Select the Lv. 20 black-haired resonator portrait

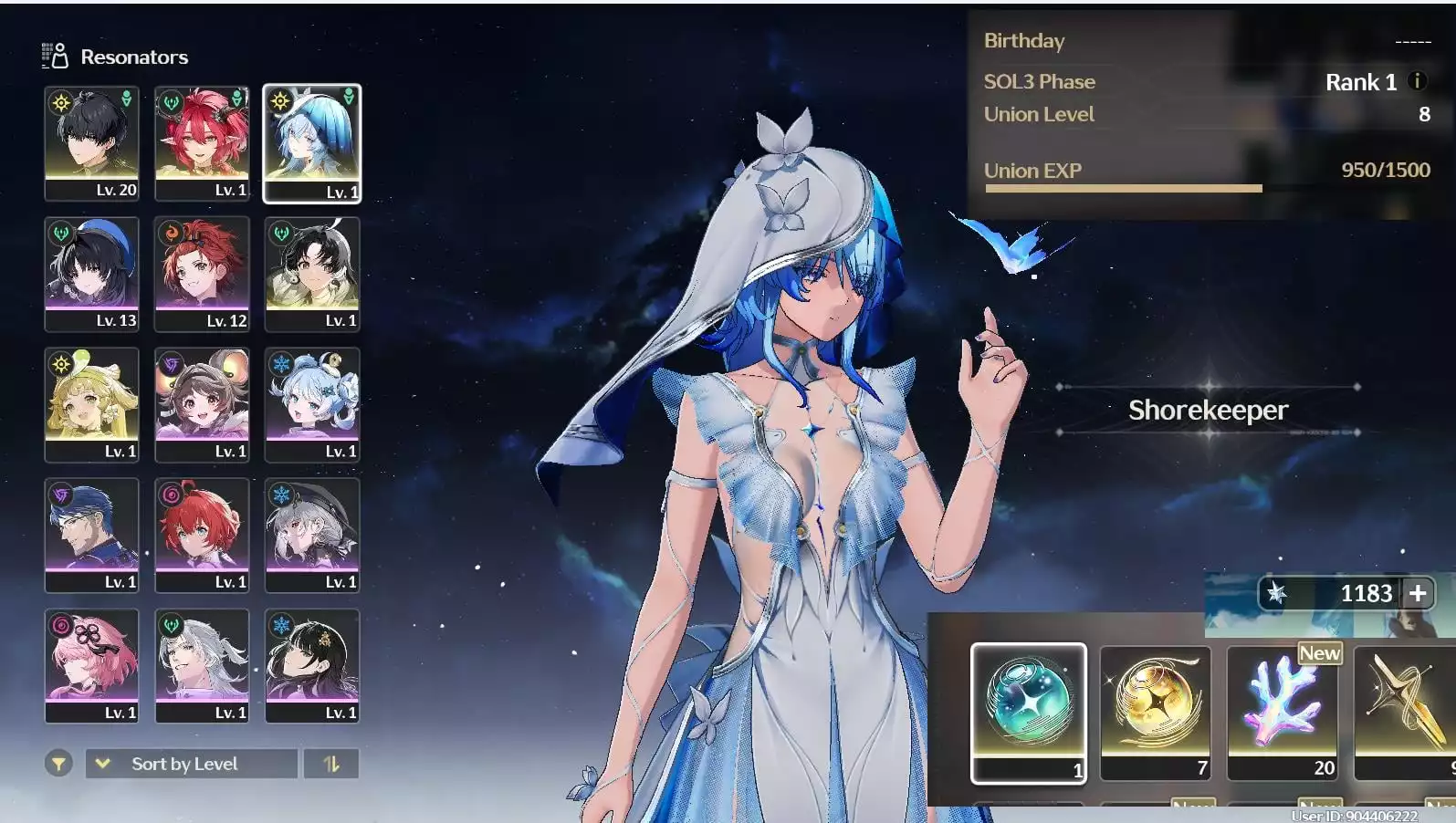(91, 143)
